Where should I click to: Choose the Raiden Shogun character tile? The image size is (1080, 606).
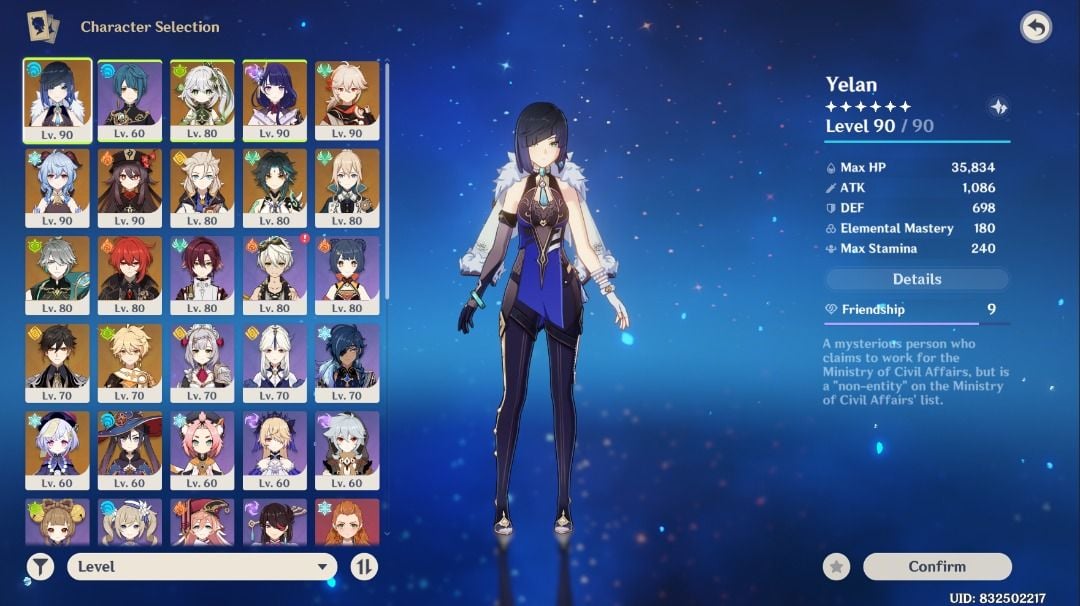coord(275,101)
